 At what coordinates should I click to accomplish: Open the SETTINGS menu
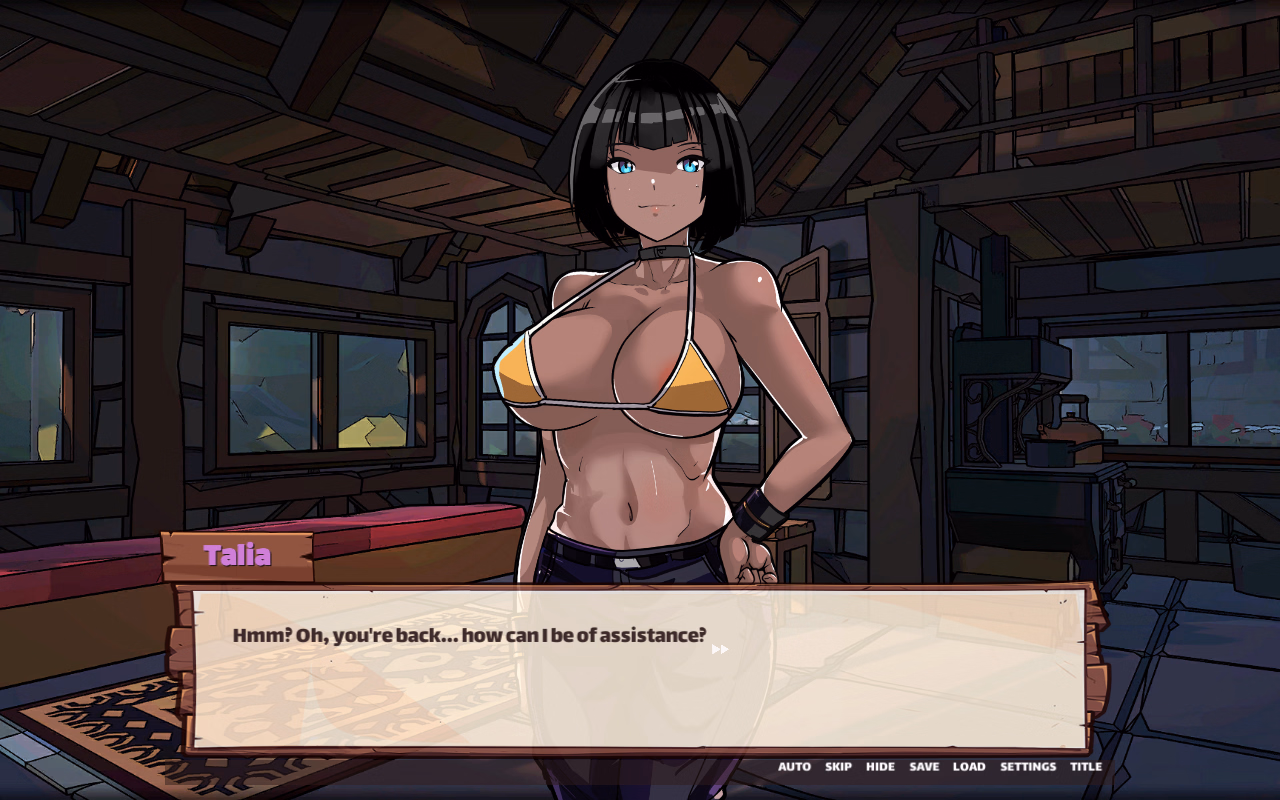click(1028, 766)
